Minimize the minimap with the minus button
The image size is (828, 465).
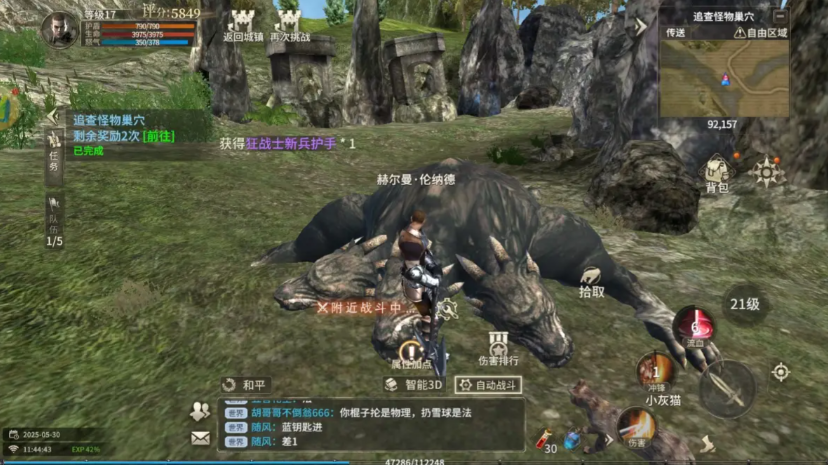[779, 16]
